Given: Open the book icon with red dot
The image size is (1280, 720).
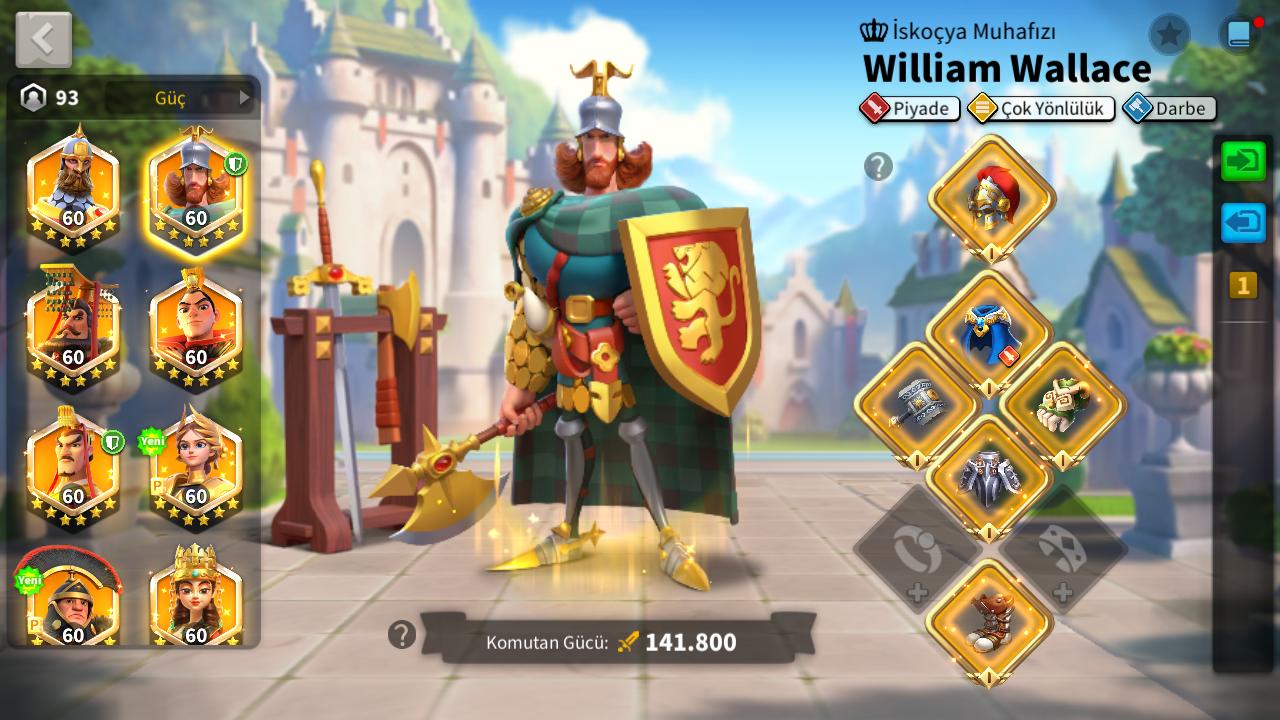Looking at the screenshot, I should (1240, 35).
